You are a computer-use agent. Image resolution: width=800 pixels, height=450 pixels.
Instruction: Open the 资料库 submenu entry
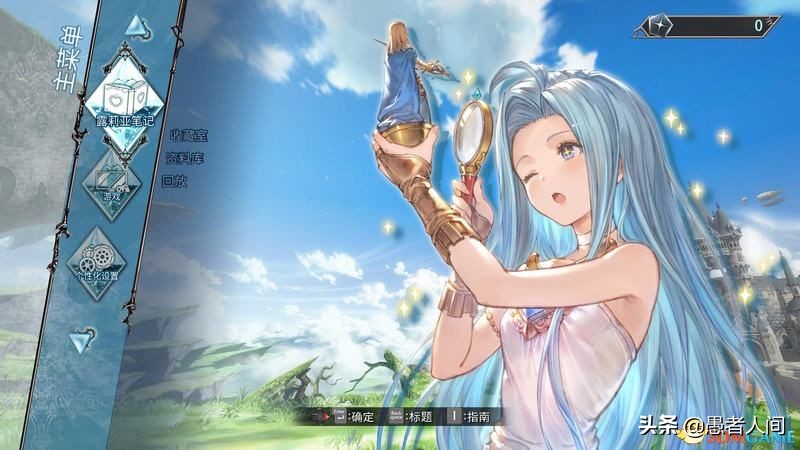186,157
